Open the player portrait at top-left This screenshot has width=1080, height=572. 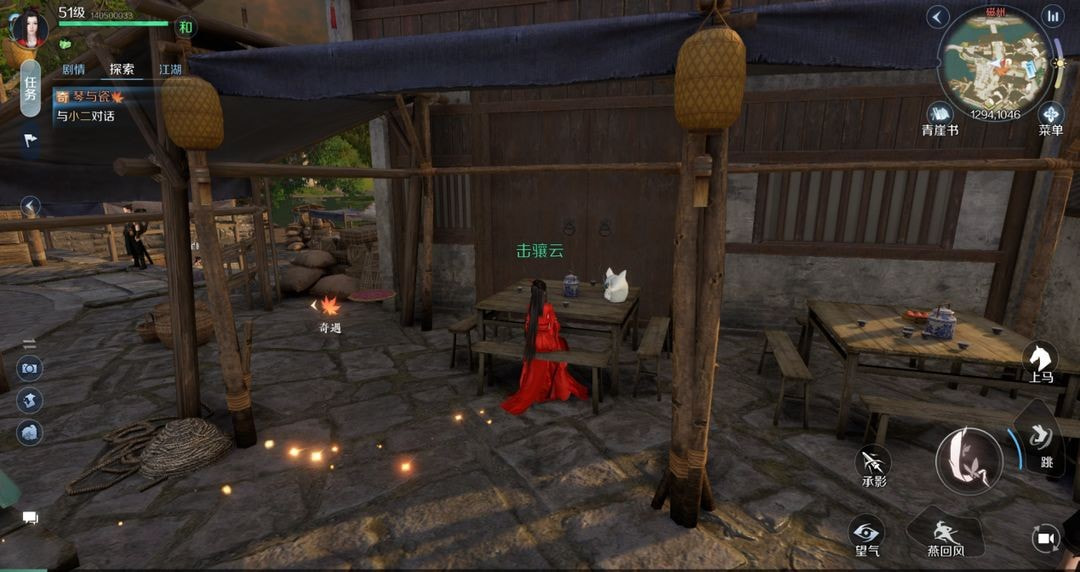tap(28, 27)
